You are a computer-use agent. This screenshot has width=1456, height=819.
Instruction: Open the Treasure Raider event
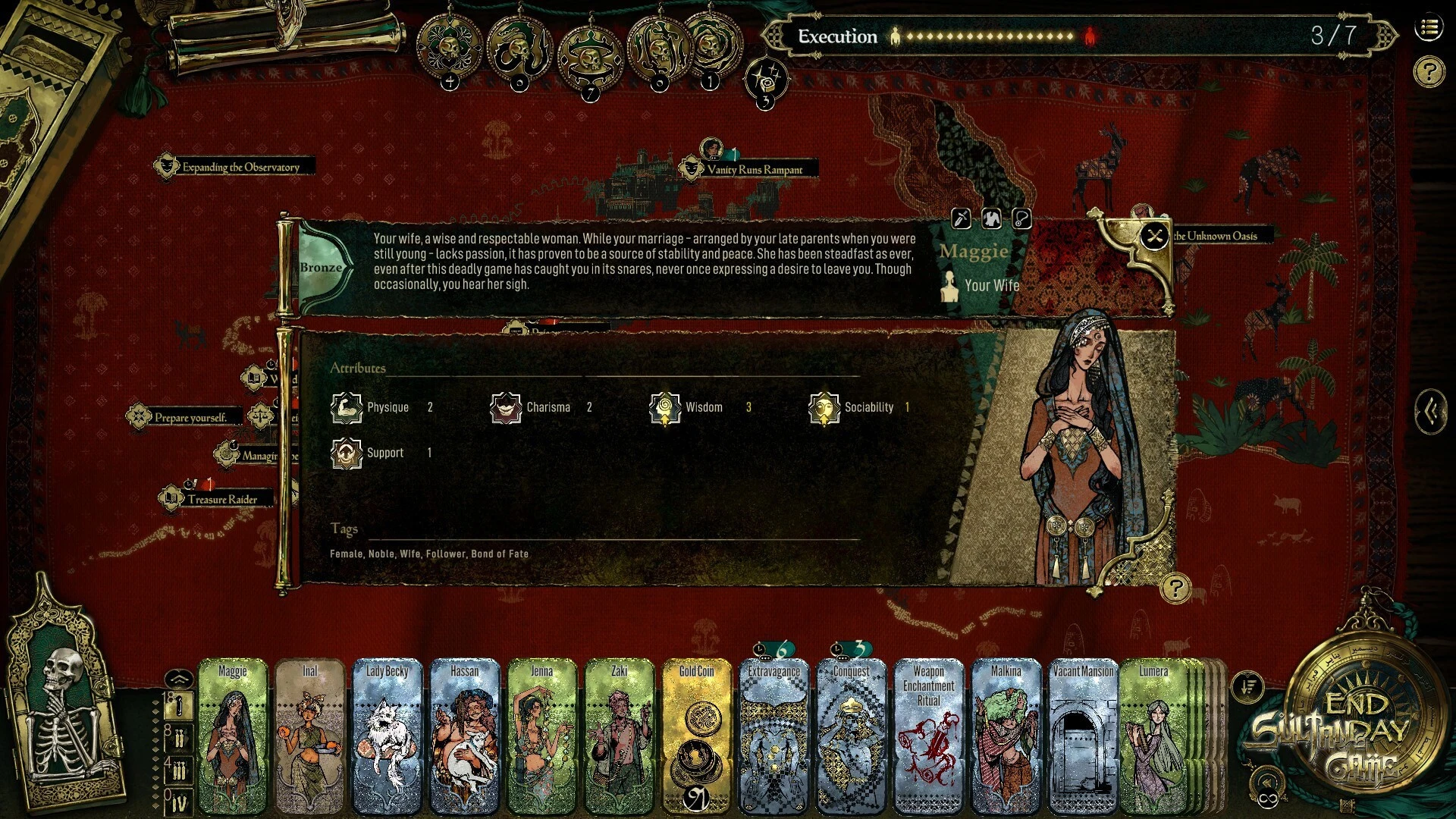221,499
